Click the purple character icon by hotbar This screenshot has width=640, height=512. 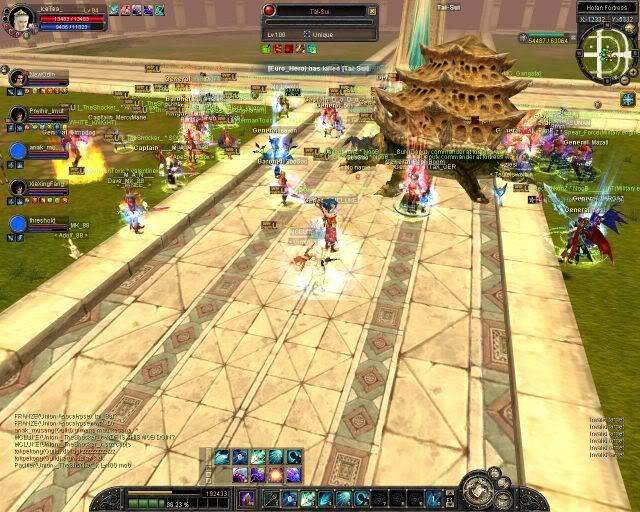click(247, 498)
